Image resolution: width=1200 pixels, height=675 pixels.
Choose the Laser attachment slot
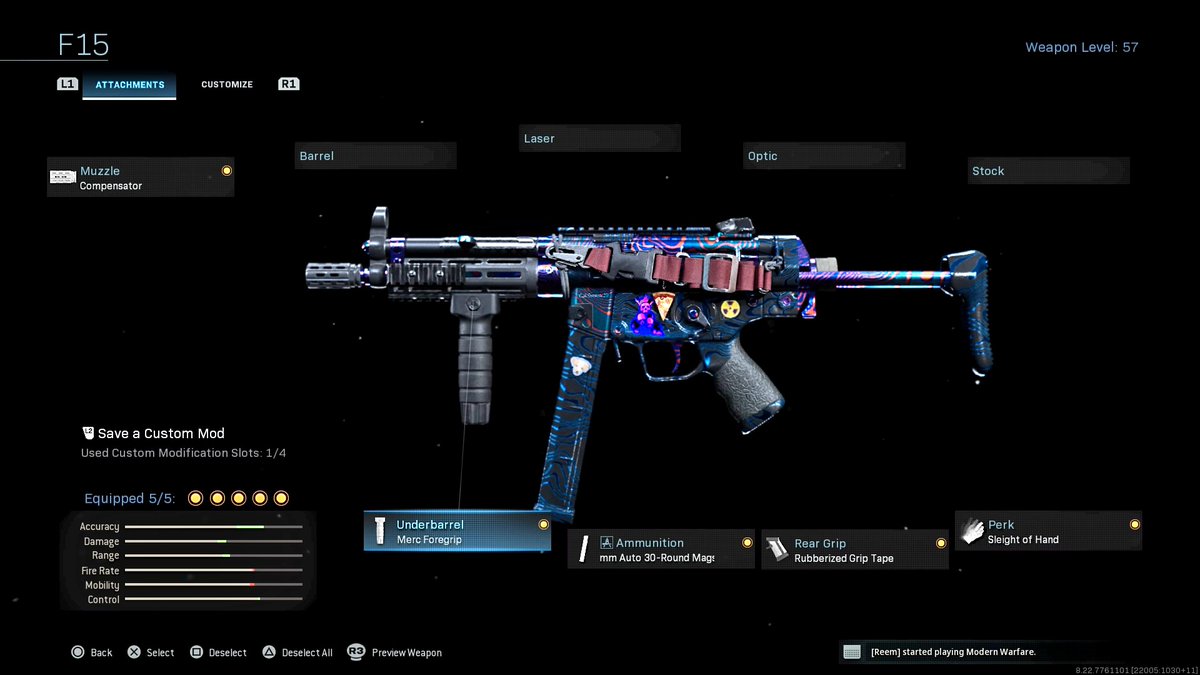[600, 139]
